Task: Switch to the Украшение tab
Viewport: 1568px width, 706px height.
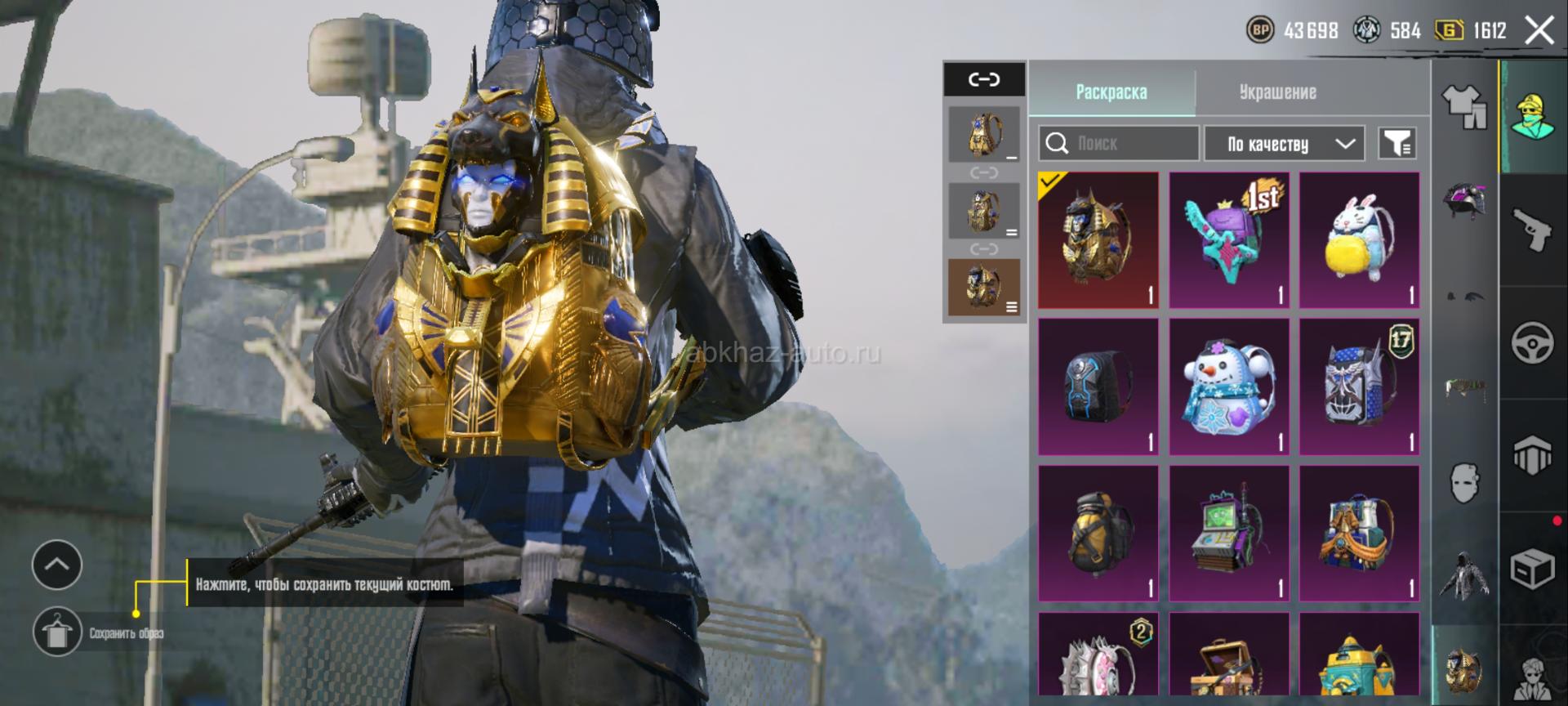Action: (1278, 92)
